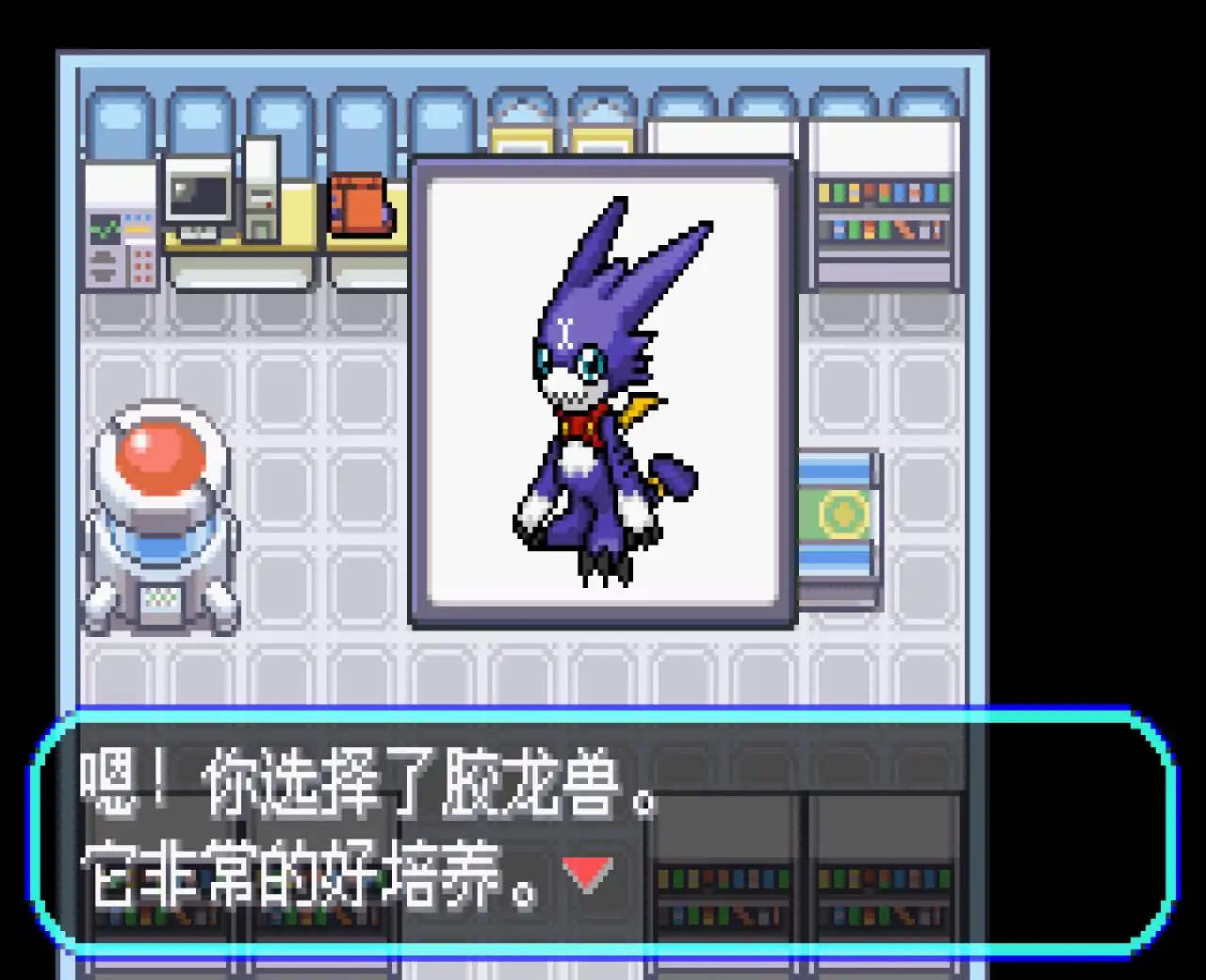Screen dimensions: 1206x980
Task: Click the yellow wing on the Digimon
Action: pyautogui.click(x=641, y=410)
